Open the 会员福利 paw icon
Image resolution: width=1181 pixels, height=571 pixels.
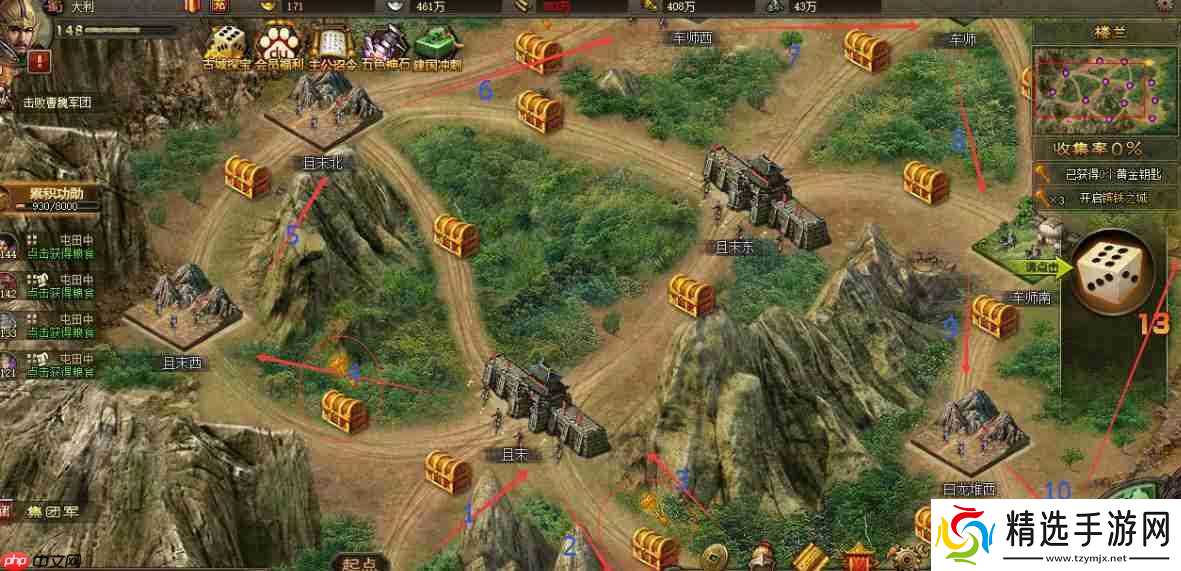[x=280, y=44]
